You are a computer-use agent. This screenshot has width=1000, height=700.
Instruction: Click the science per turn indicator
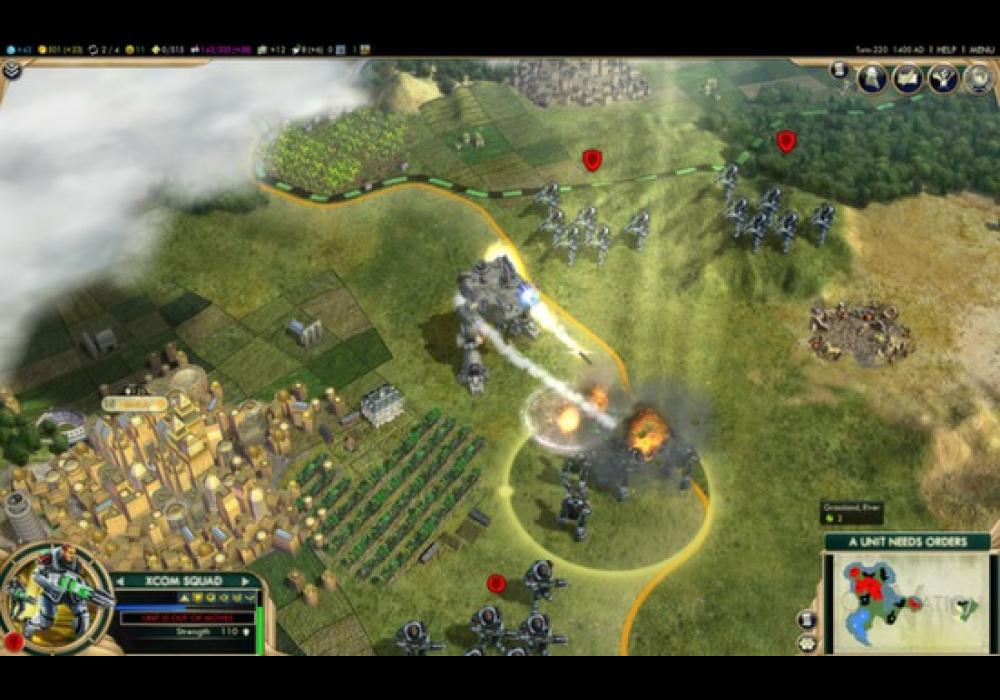click(17, 49)
